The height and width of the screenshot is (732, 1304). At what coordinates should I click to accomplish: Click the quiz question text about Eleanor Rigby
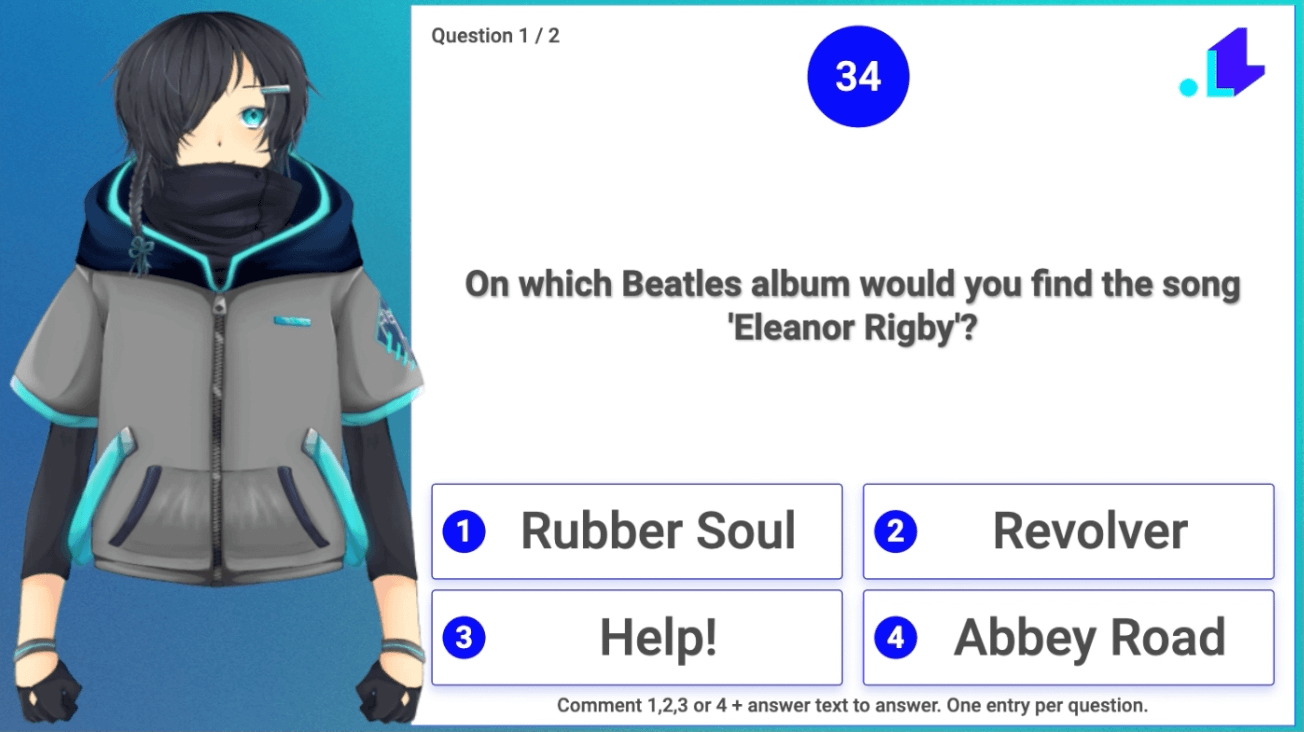[x=852, y=305]
